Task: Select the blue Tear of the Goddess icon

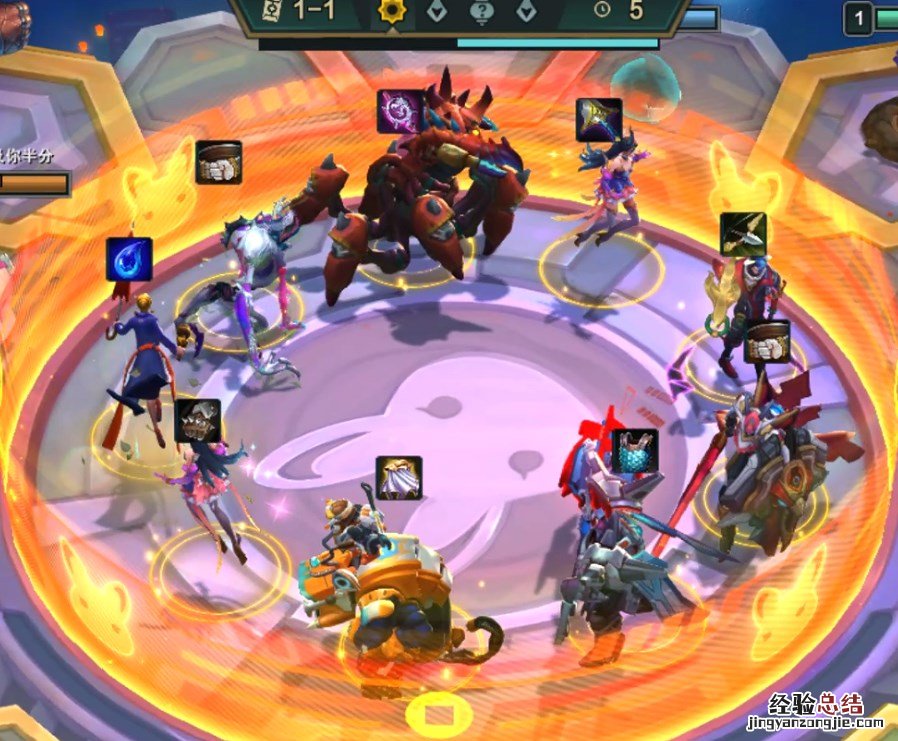Action: [129, 259]
